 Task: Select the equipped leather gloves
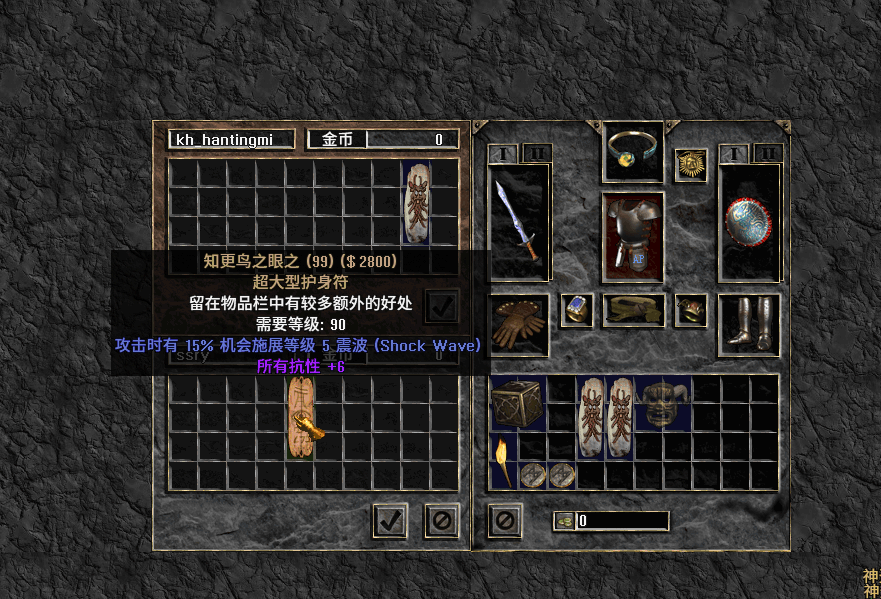tap(519, 325)
